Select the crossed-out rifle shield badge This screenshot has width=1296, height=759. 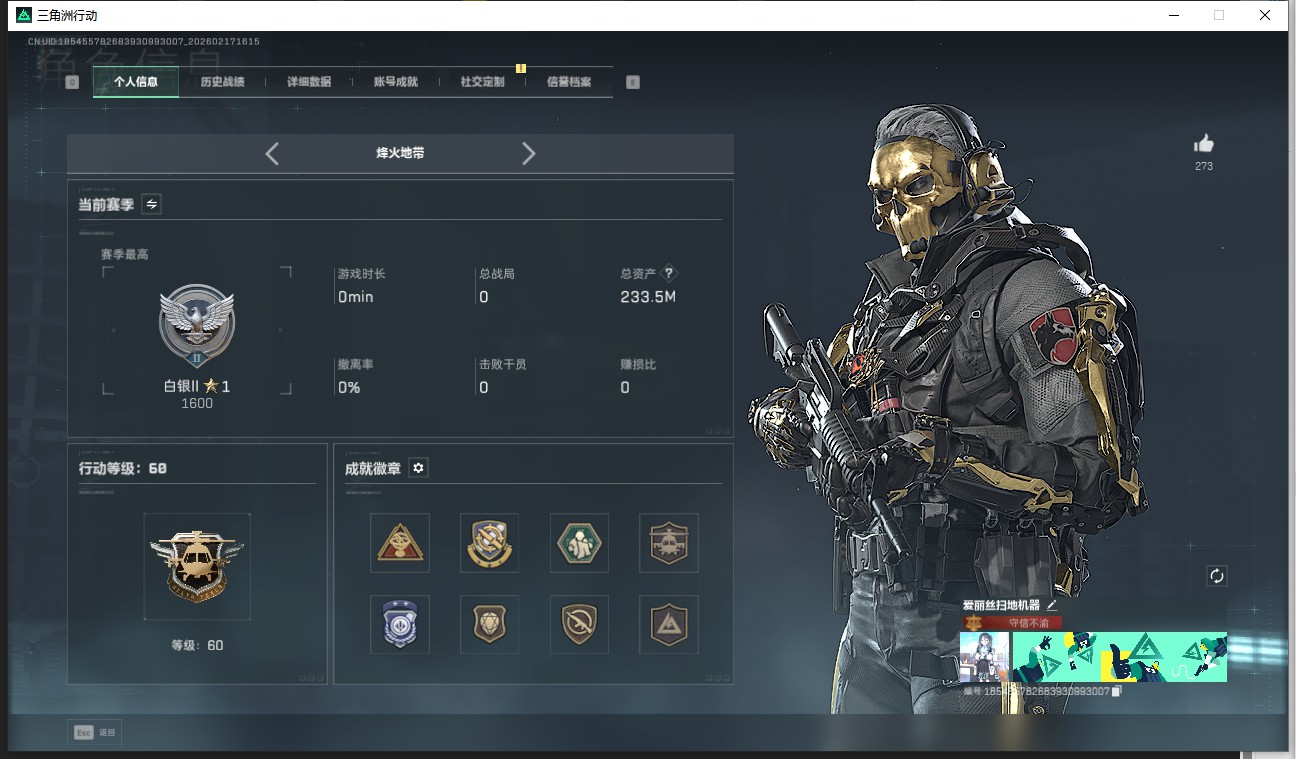point(579,624)
